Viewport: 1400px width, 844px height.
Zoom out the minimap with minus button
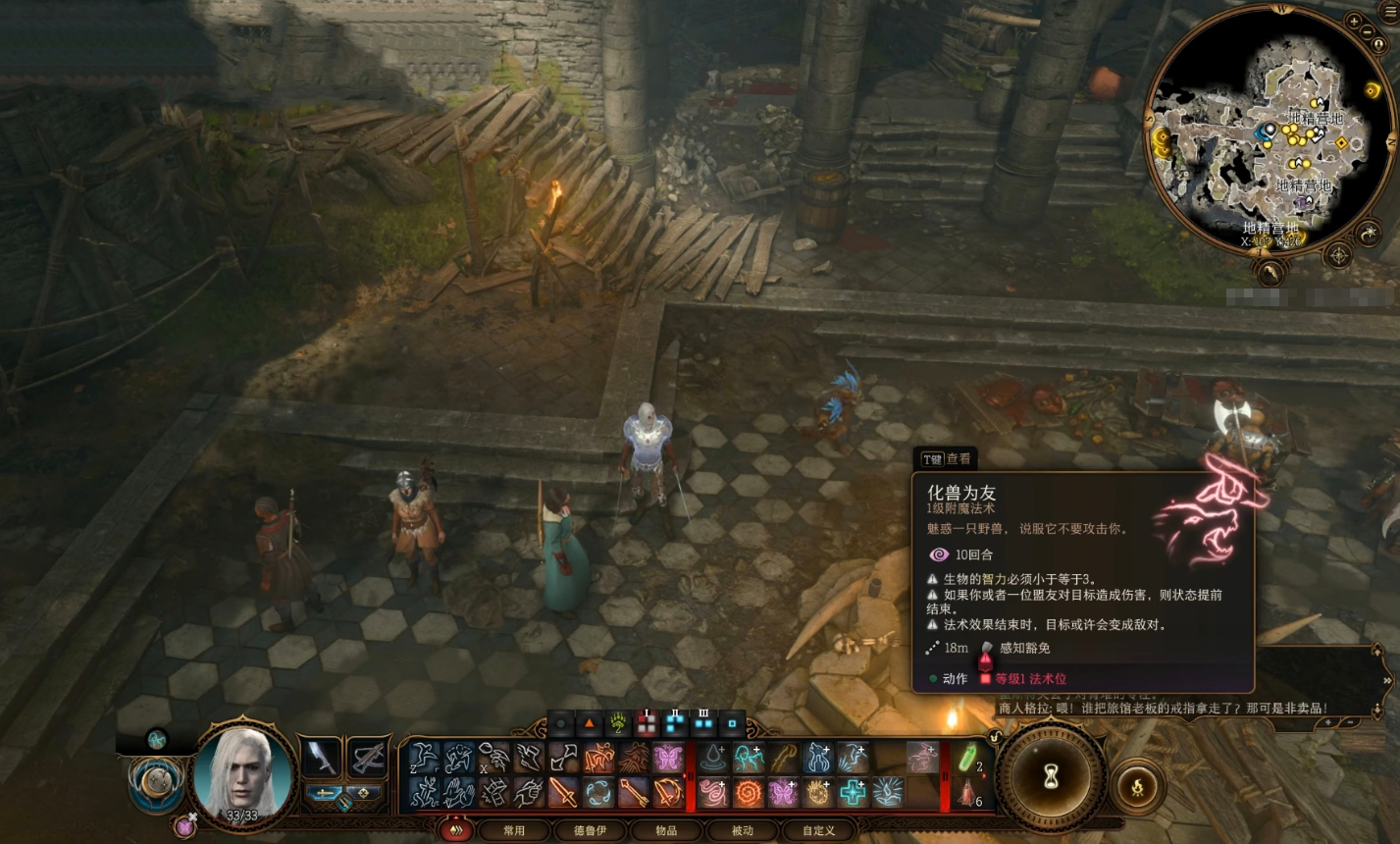click(1369, 32)
